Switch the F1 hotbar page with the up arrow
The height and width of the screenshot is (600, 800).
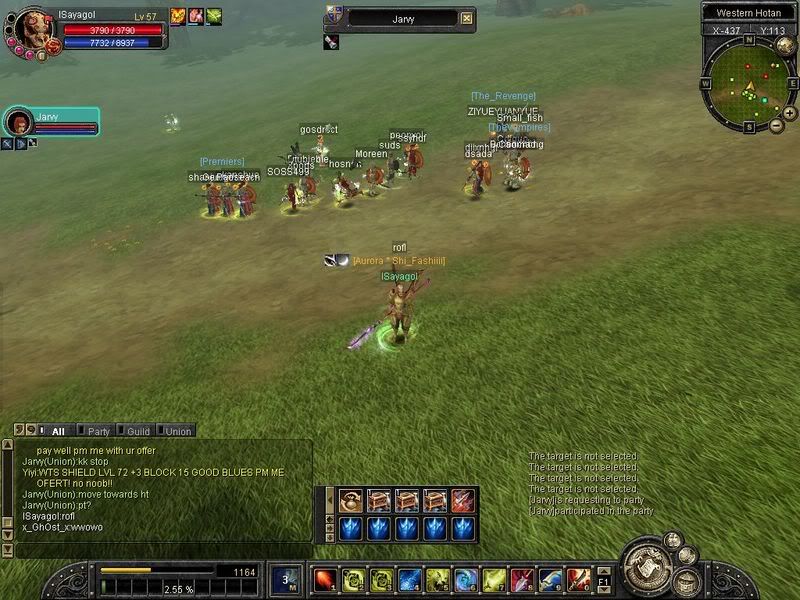[602, 569]
